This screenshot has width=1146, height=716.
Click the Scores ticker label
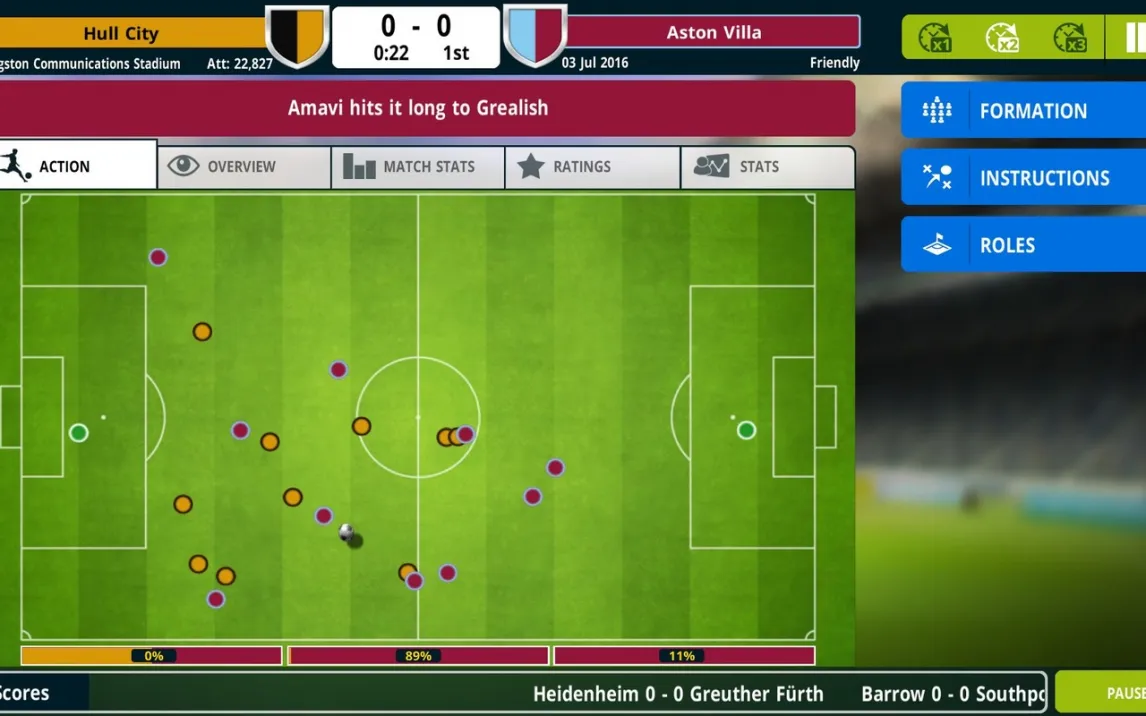(x=28, y=693)
